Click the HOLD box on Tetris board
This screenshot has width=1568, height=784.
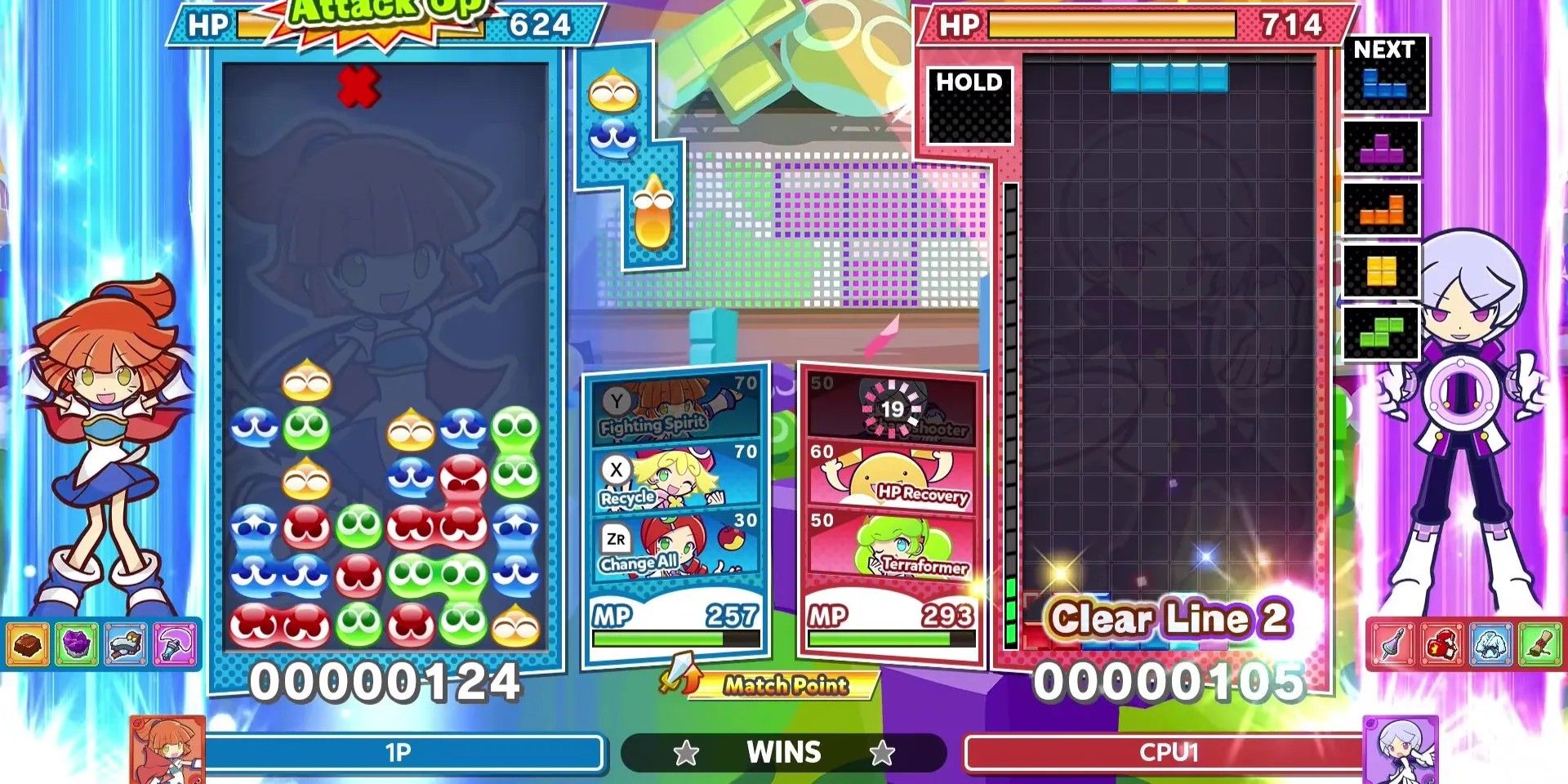(x=968, y=106)
